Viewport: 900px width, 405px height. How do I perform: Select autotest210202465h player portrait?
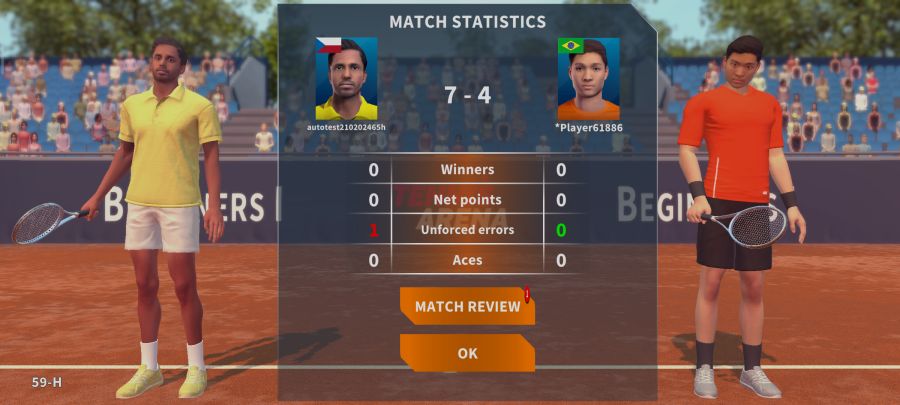[x=346, y=79]
